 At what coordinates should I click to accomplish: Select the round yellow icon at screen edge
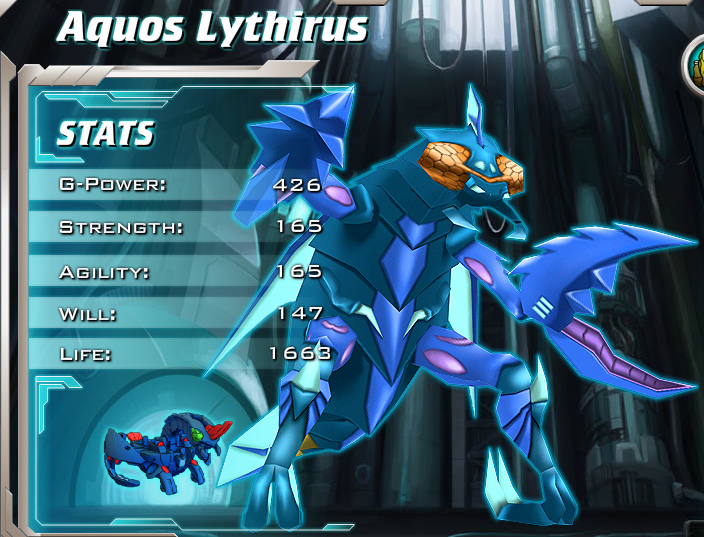point(695,63)
